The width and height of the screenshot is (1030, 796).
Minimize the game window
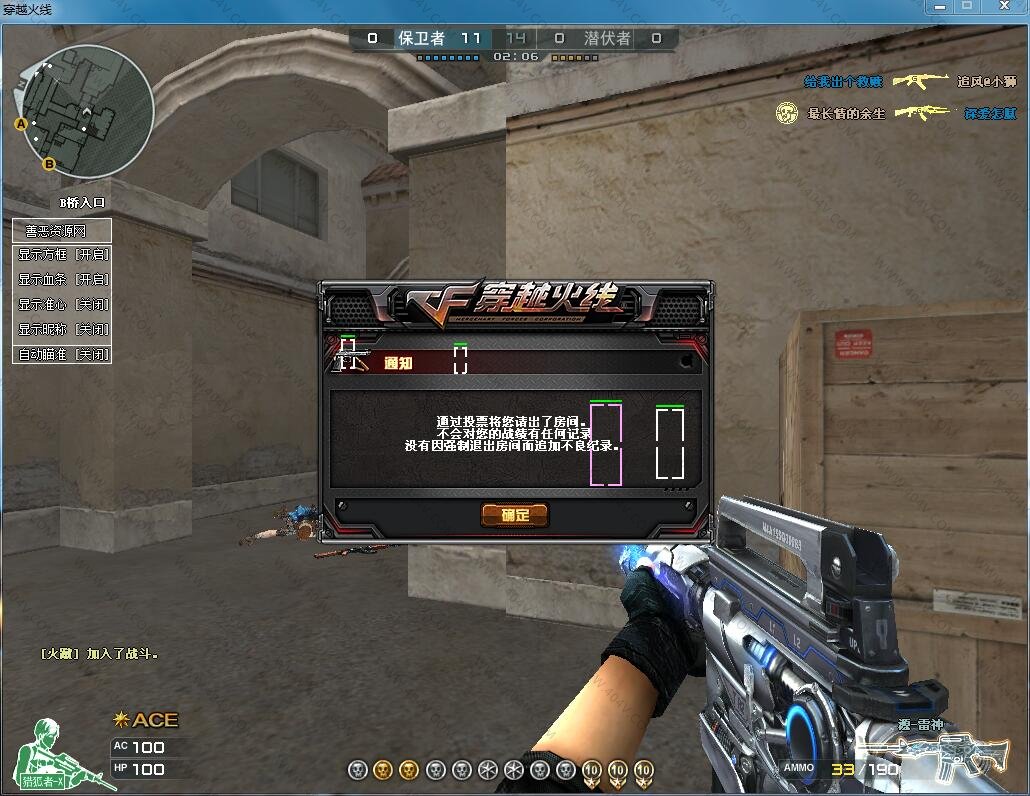point(938,6)
